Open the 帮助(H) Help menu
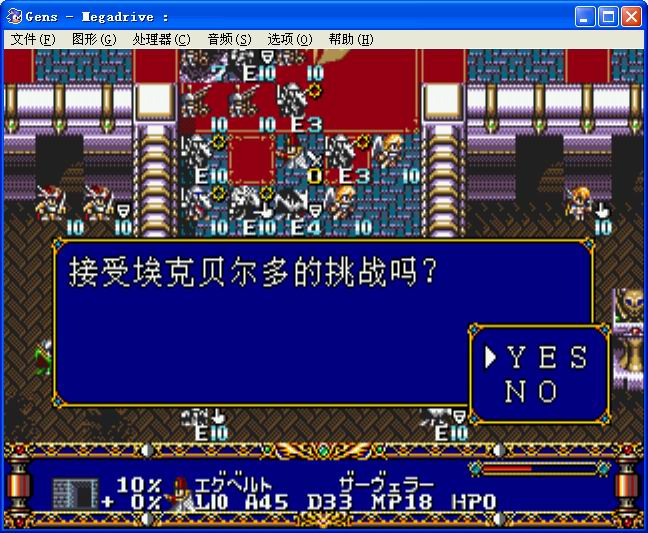The height and width of the screenshot is (533, 648). [351, 39]
